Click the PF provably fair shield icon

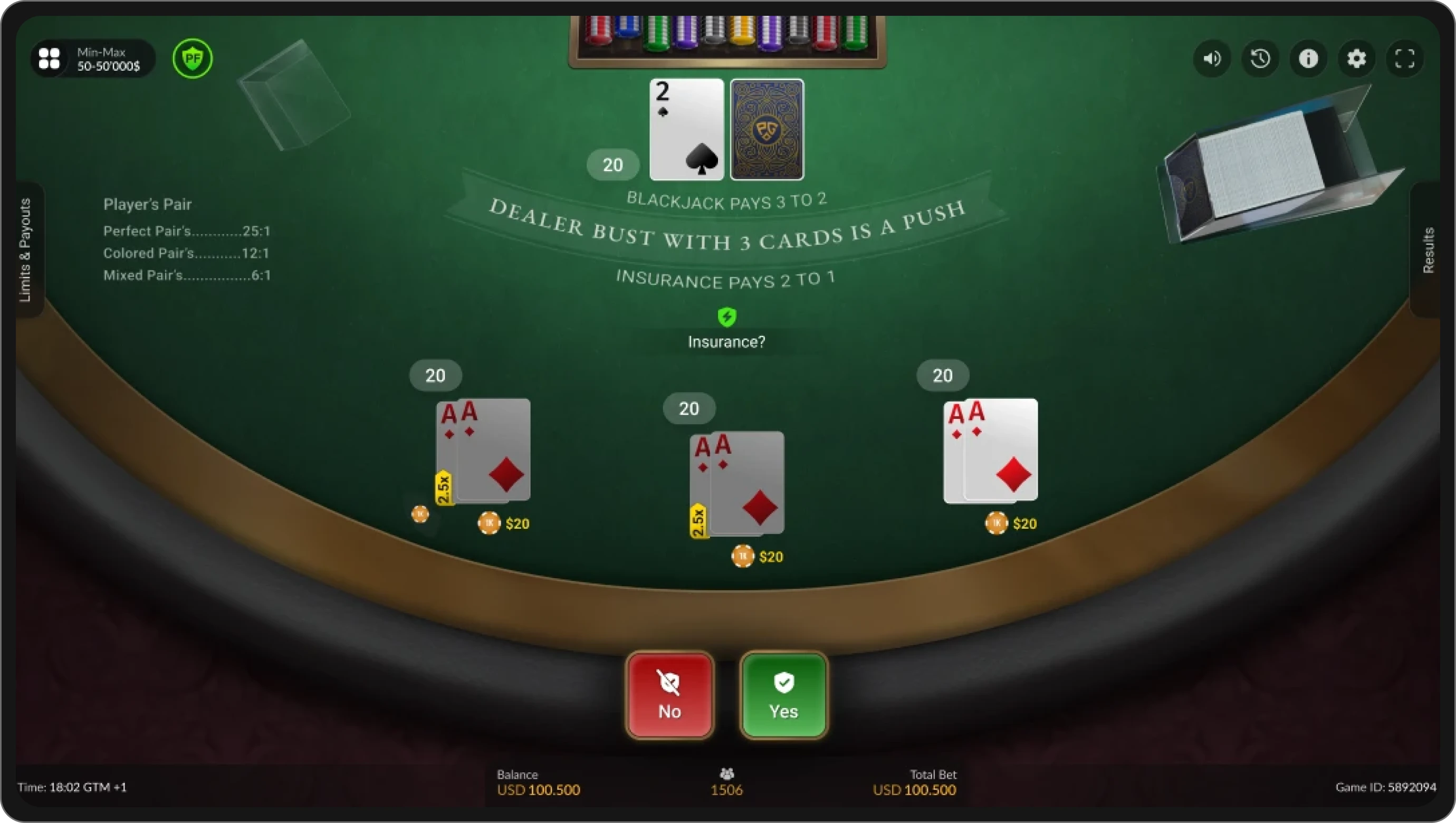coord(193,59)
